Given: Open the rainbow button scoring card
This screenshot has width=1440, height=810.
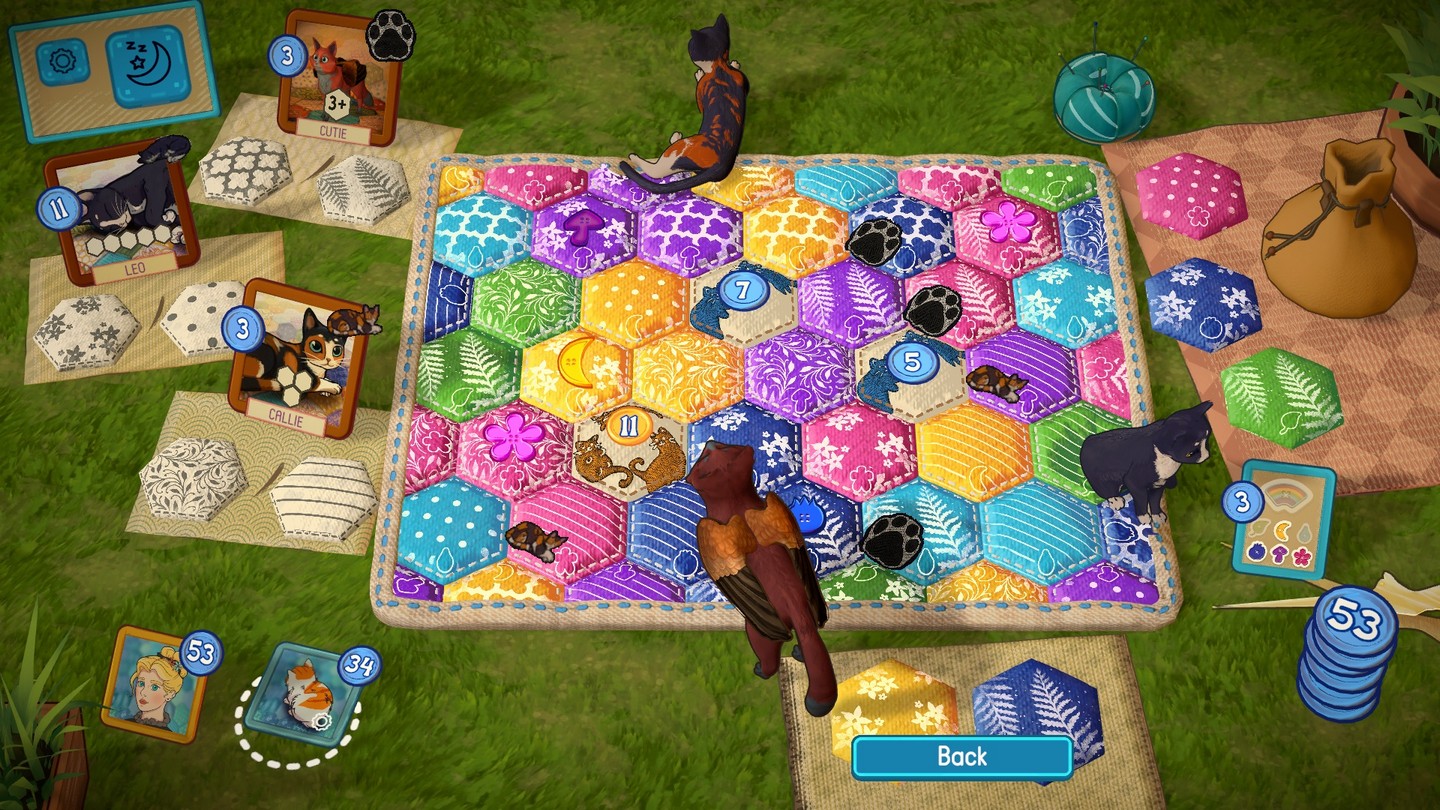Looking at the screenshot, I should pos(1285,521).
